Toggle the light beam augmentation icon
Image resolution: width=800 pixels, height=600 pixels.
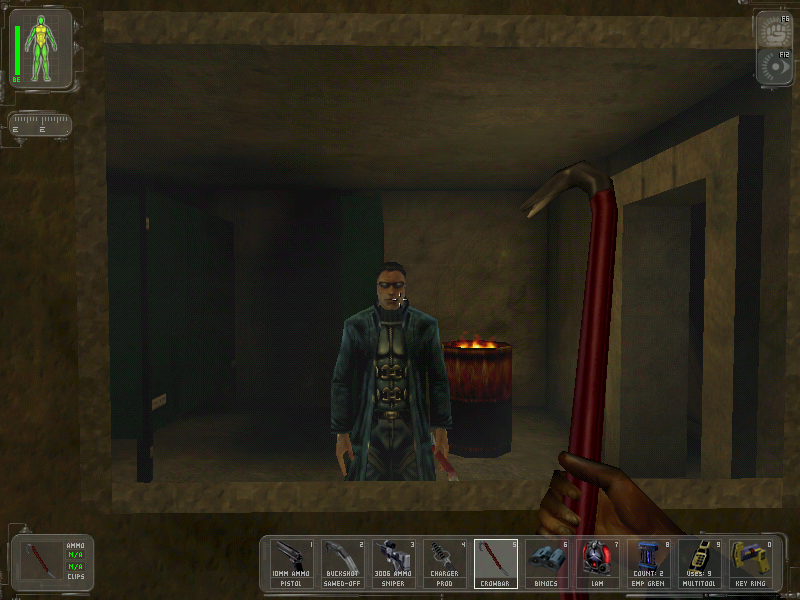[777, 66]
